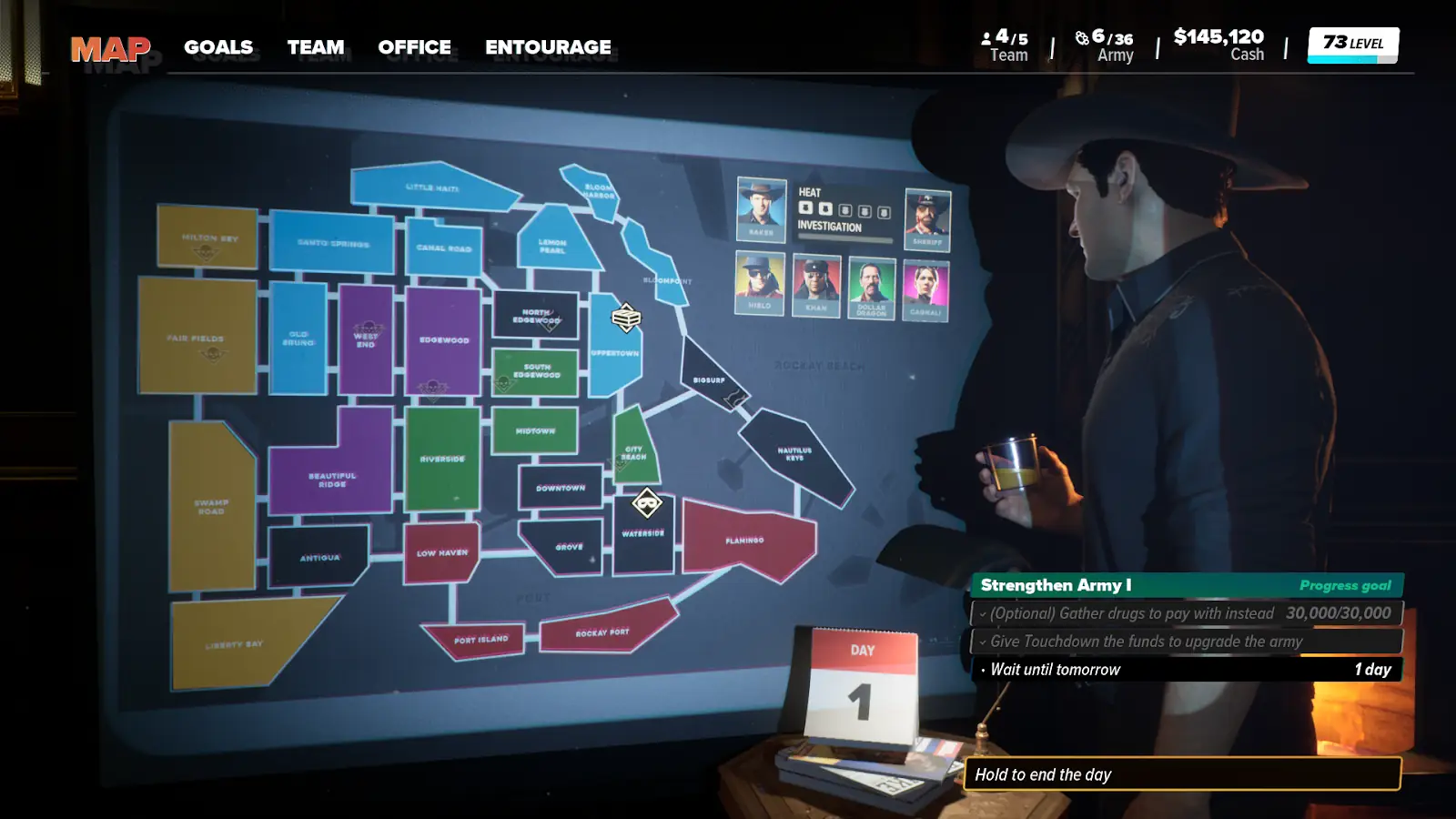
Task: Click the Hold to end the day button
Action: click(x=1181, y=774)
